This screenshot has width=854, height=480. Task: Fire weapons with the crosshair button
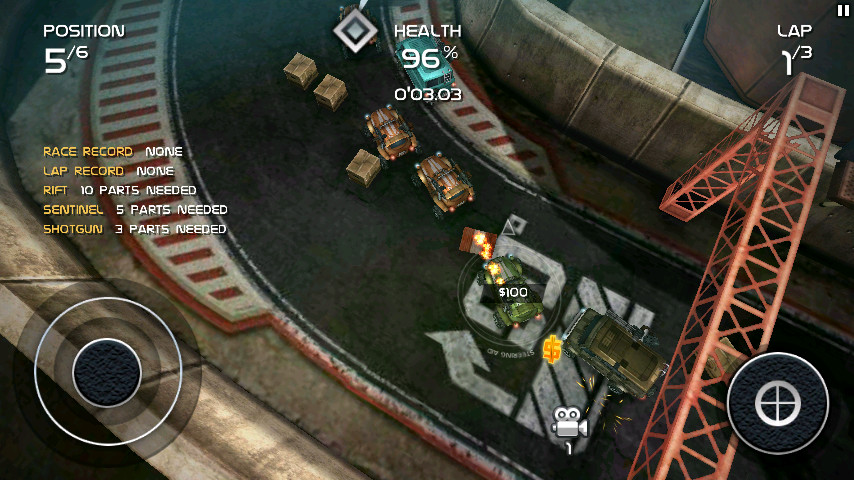point(778,403)
